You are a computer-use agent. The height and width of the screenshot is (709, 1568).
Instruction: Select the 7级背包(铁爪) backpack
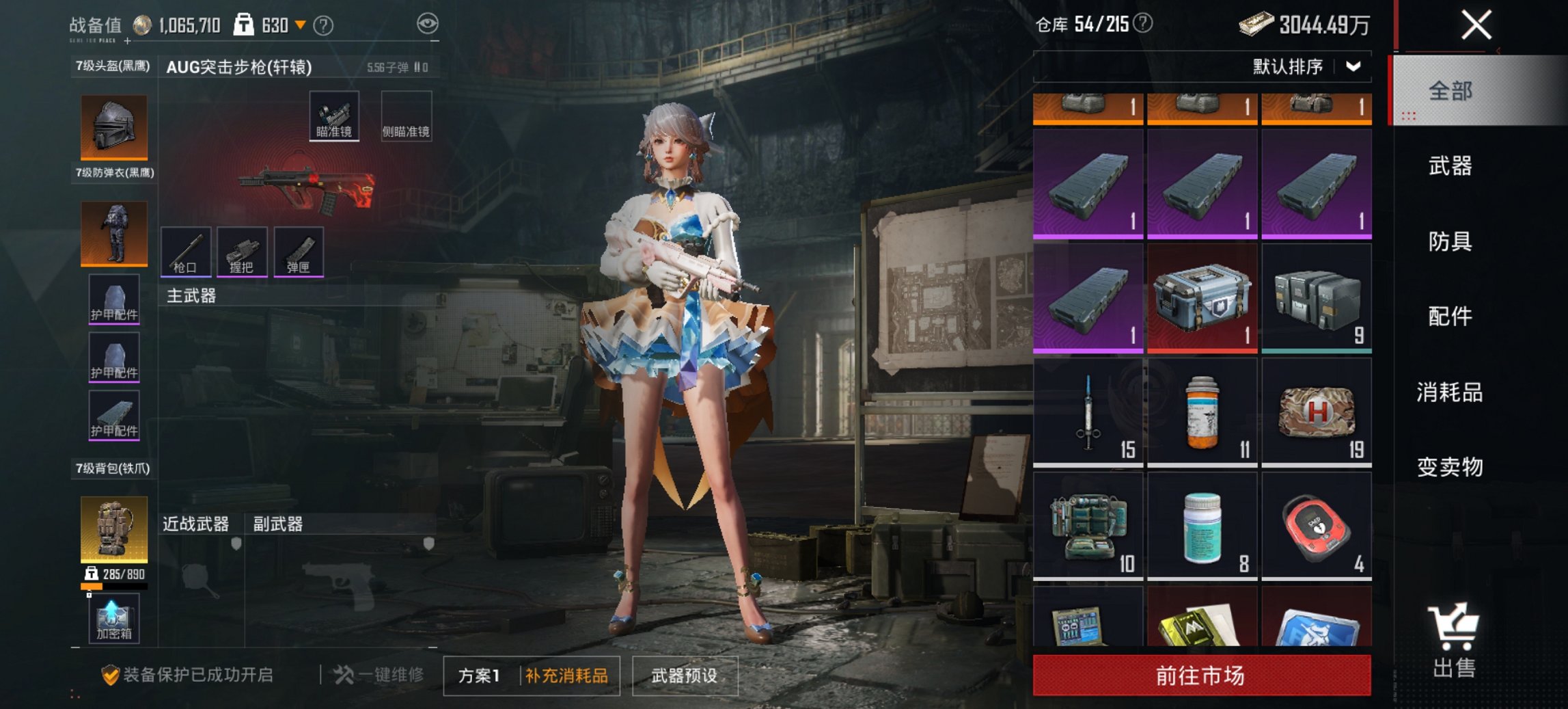[x=113, y=530]
